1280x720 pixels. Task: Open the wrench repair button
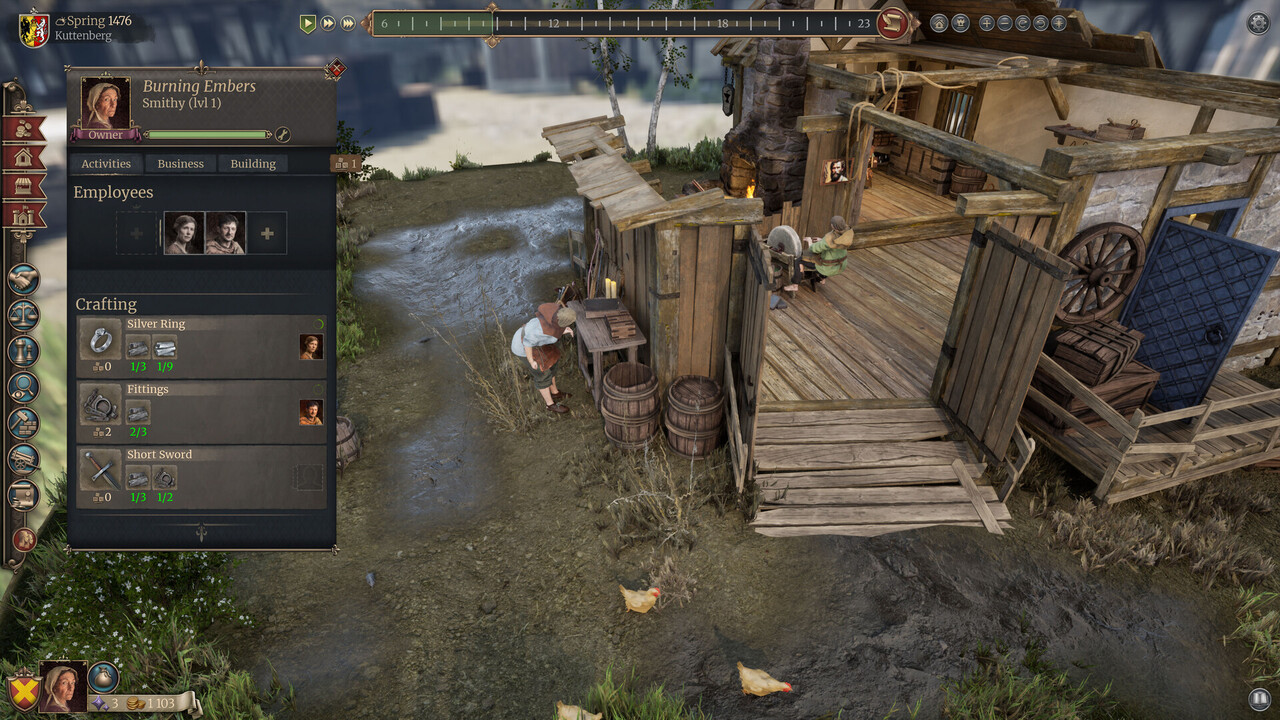(283, 135)
